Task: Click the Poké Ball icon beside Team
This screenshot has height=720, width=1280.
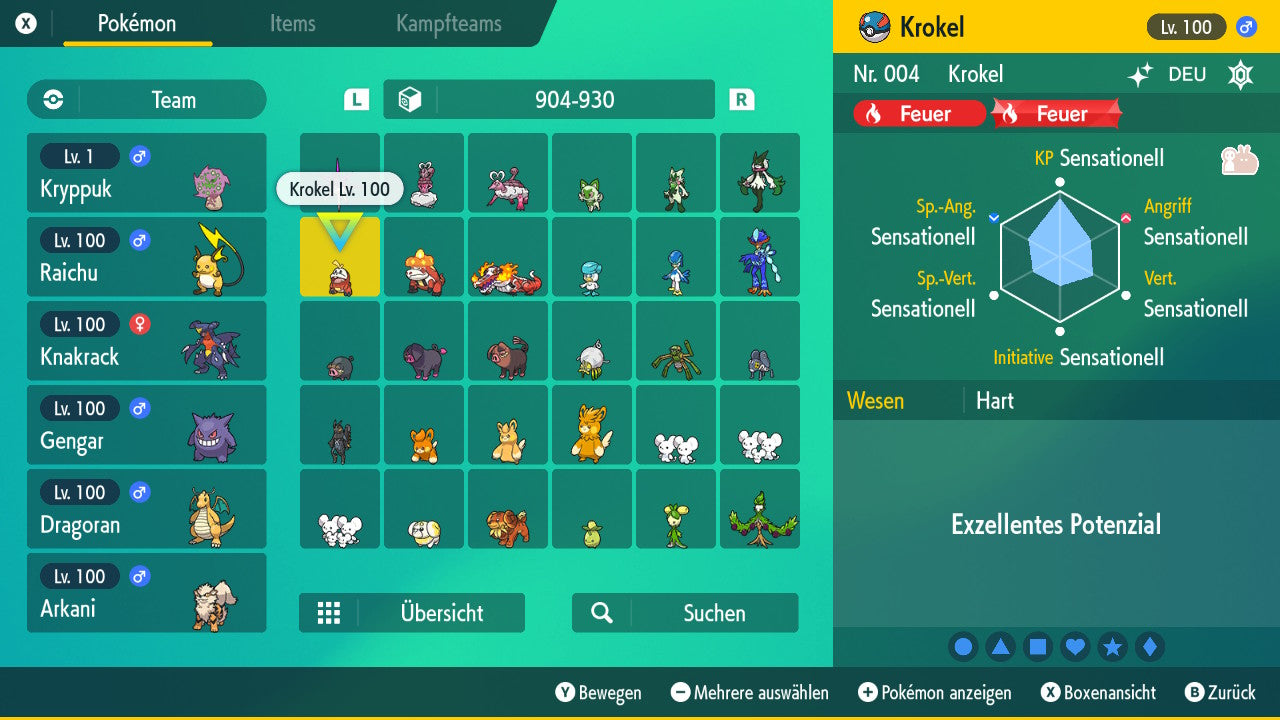Action: pyautogui.click(x=52, y=100)
